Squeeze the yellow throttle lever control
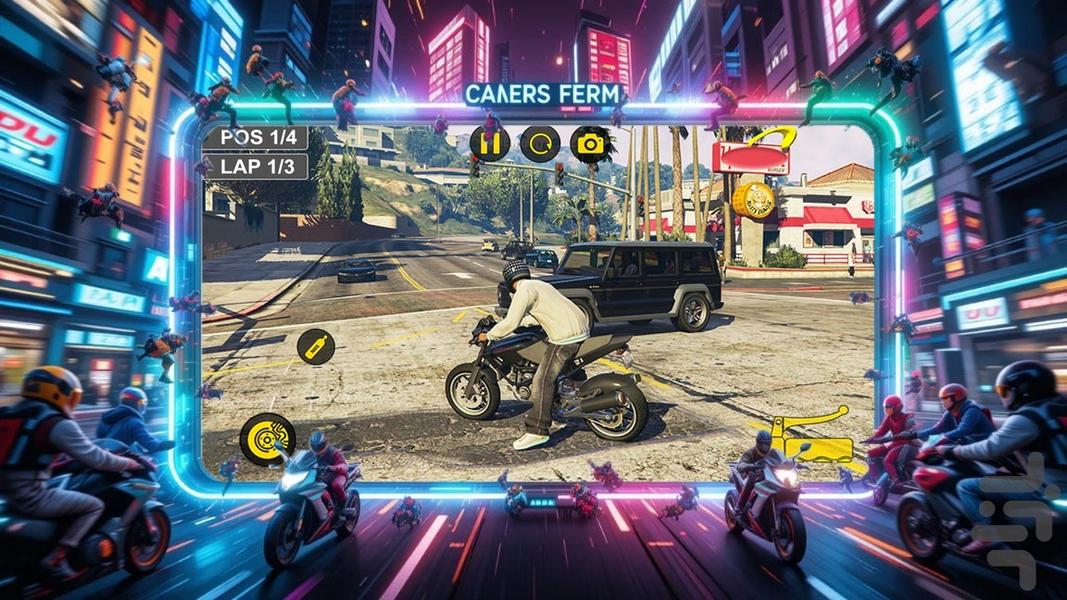The image size is (1067, 600). pos(814,436)
